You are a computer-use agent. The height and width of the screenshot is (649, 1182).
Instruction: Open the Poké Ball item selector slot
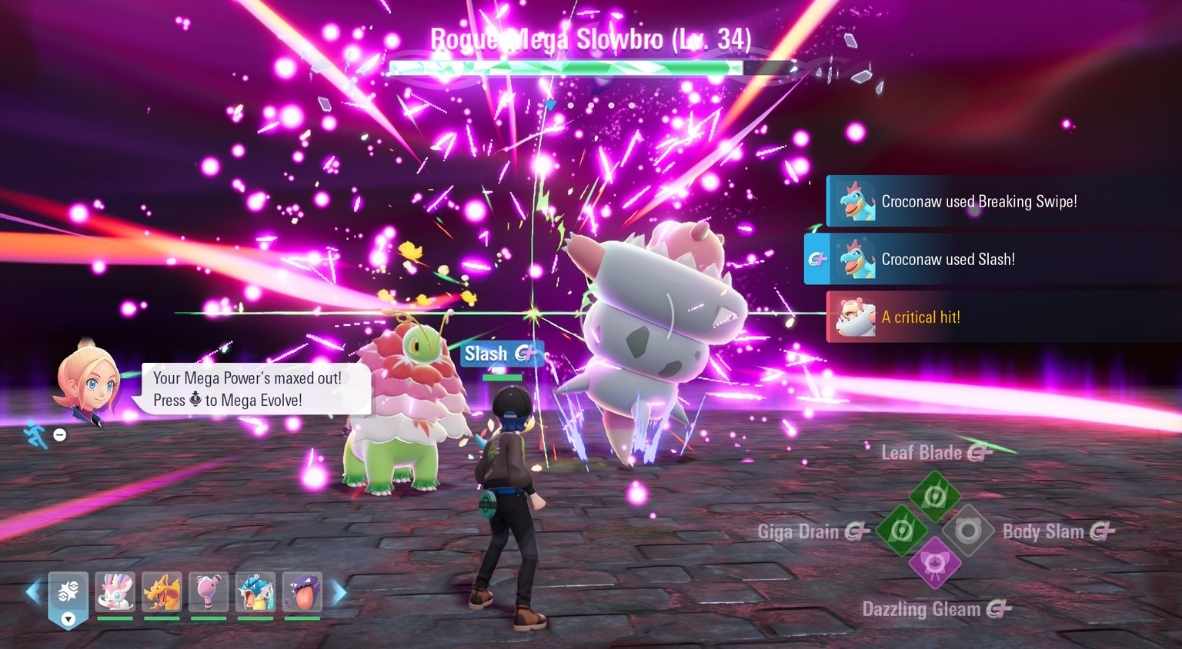point(68,597)
